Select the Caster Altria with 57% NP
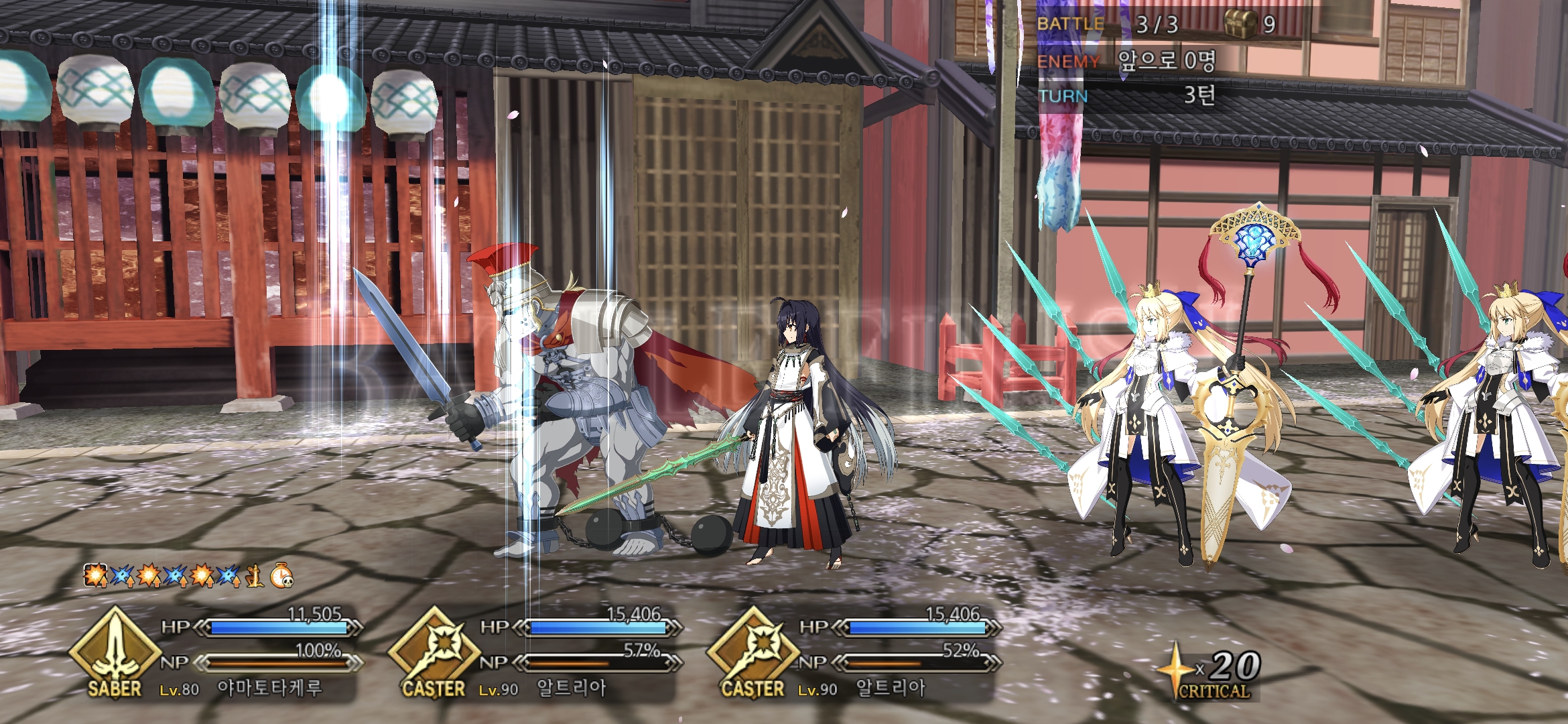The height and width of the screenshot is (724, 1568). pyautogui.click(x=571, y=688)
